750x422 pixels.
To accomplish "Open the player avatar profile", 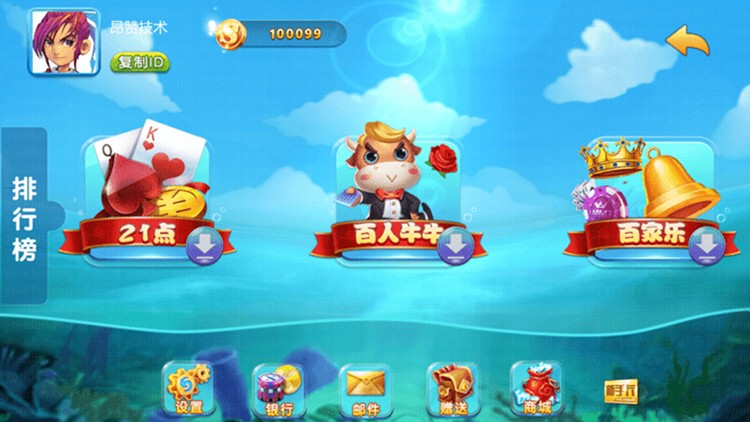I will (57, 41).
